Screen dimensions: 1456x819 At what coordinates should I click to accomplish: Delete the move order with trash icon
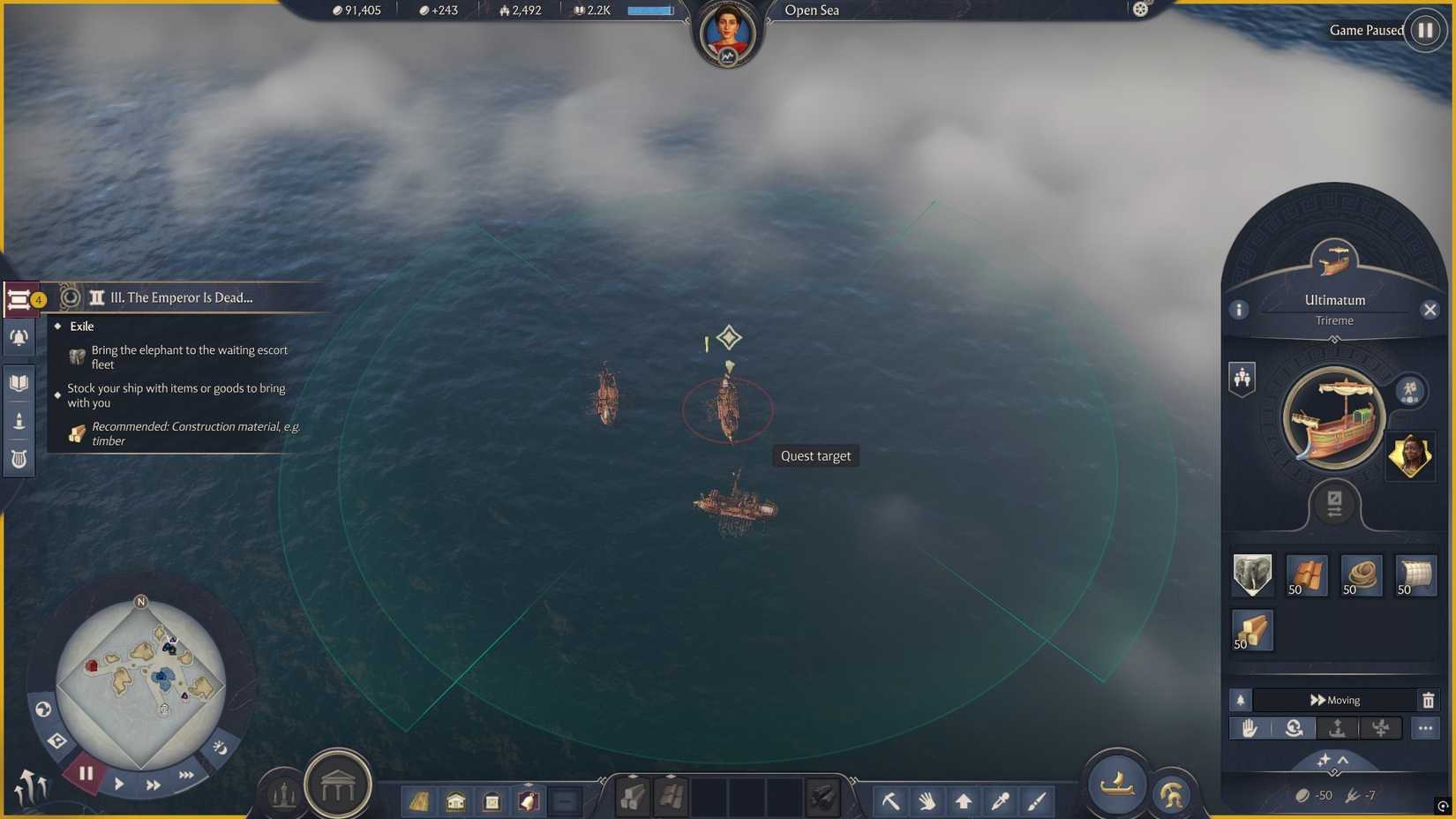click(1429, 700)
